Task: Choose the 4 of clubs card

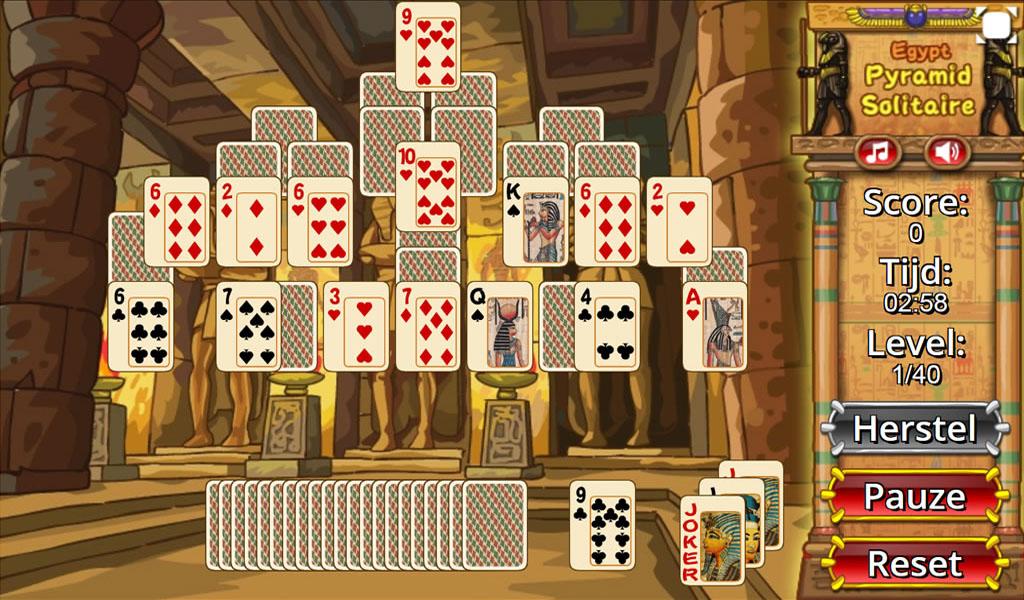Action: point(606,326)
